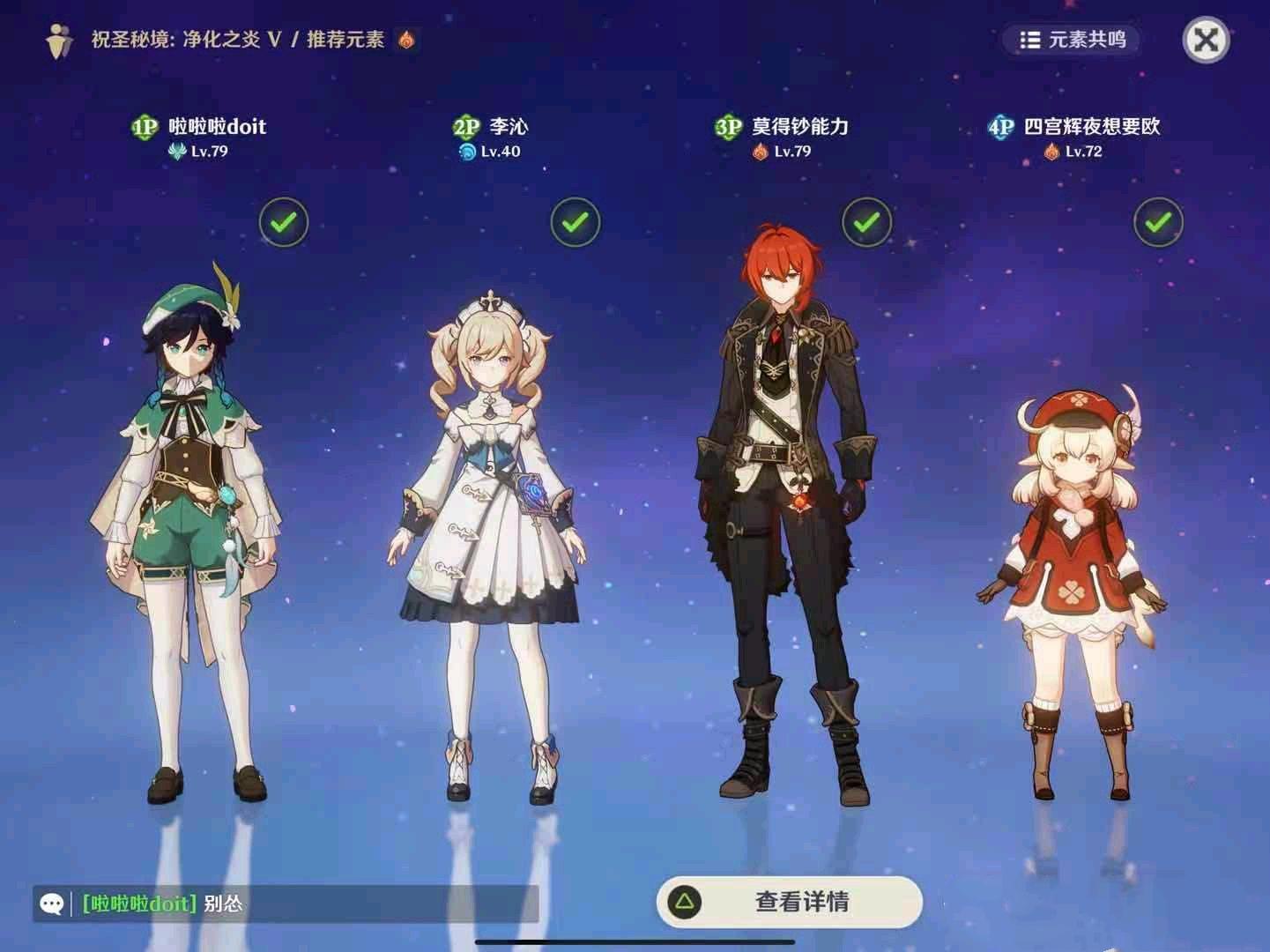Viewport: 1270px width, 952px height.
Task: Click the 3P player tag
Action: tap(728, 126)
